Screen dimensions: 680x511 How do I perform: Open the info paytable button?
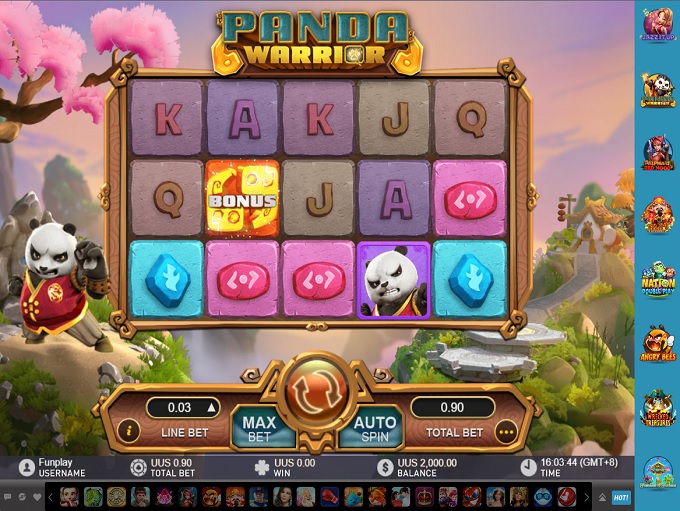pyautogui.click(x=128, y=431)
